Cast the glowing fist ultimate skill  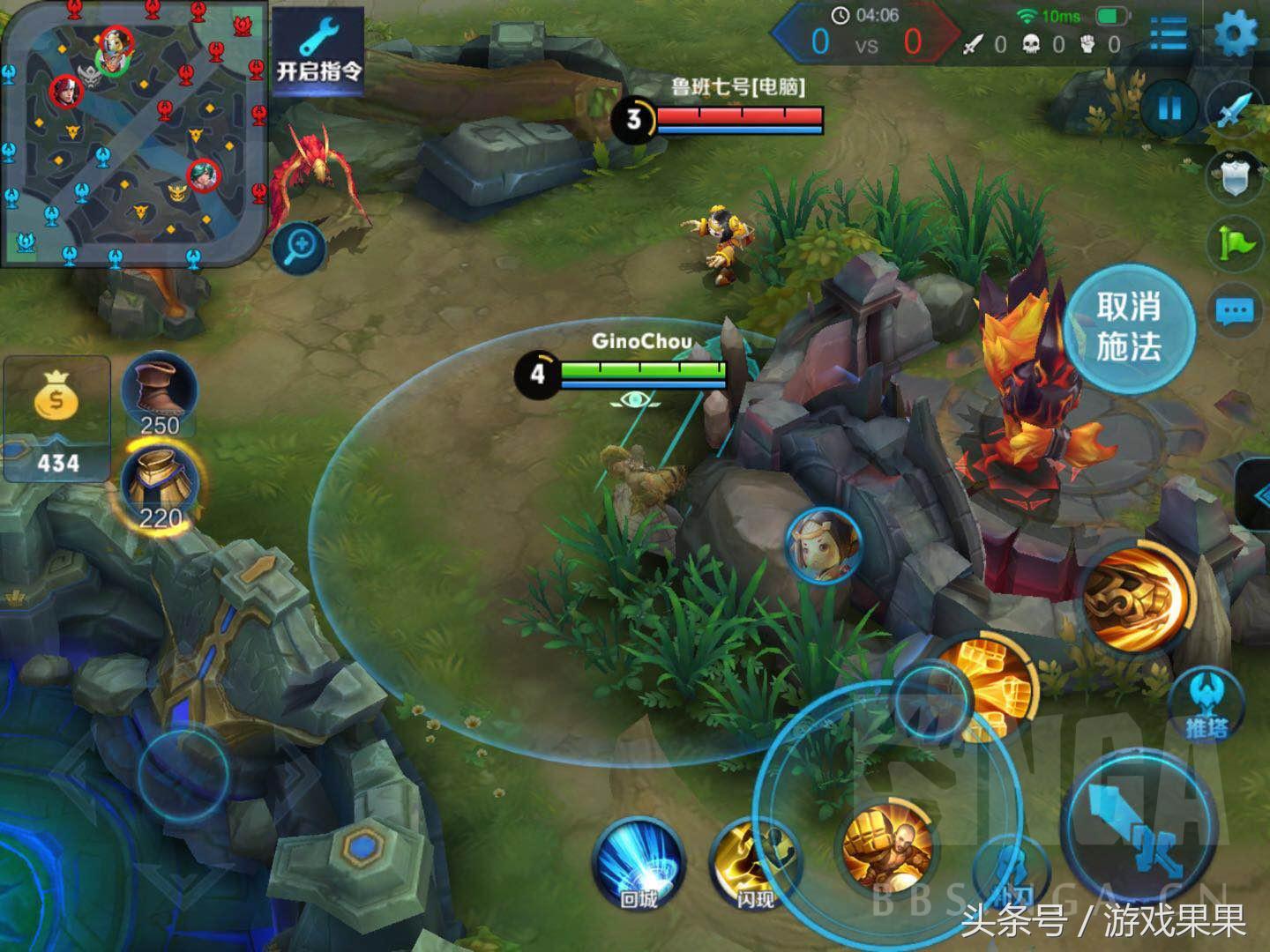click(x=1138, y=597)
